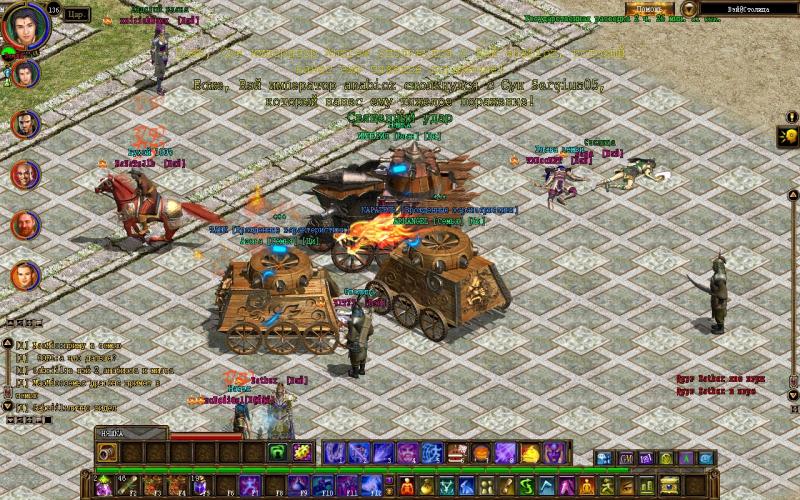Screen dimensions: 800x500
Task: Activate the pumpkin hotbar item
Action: 481,452
